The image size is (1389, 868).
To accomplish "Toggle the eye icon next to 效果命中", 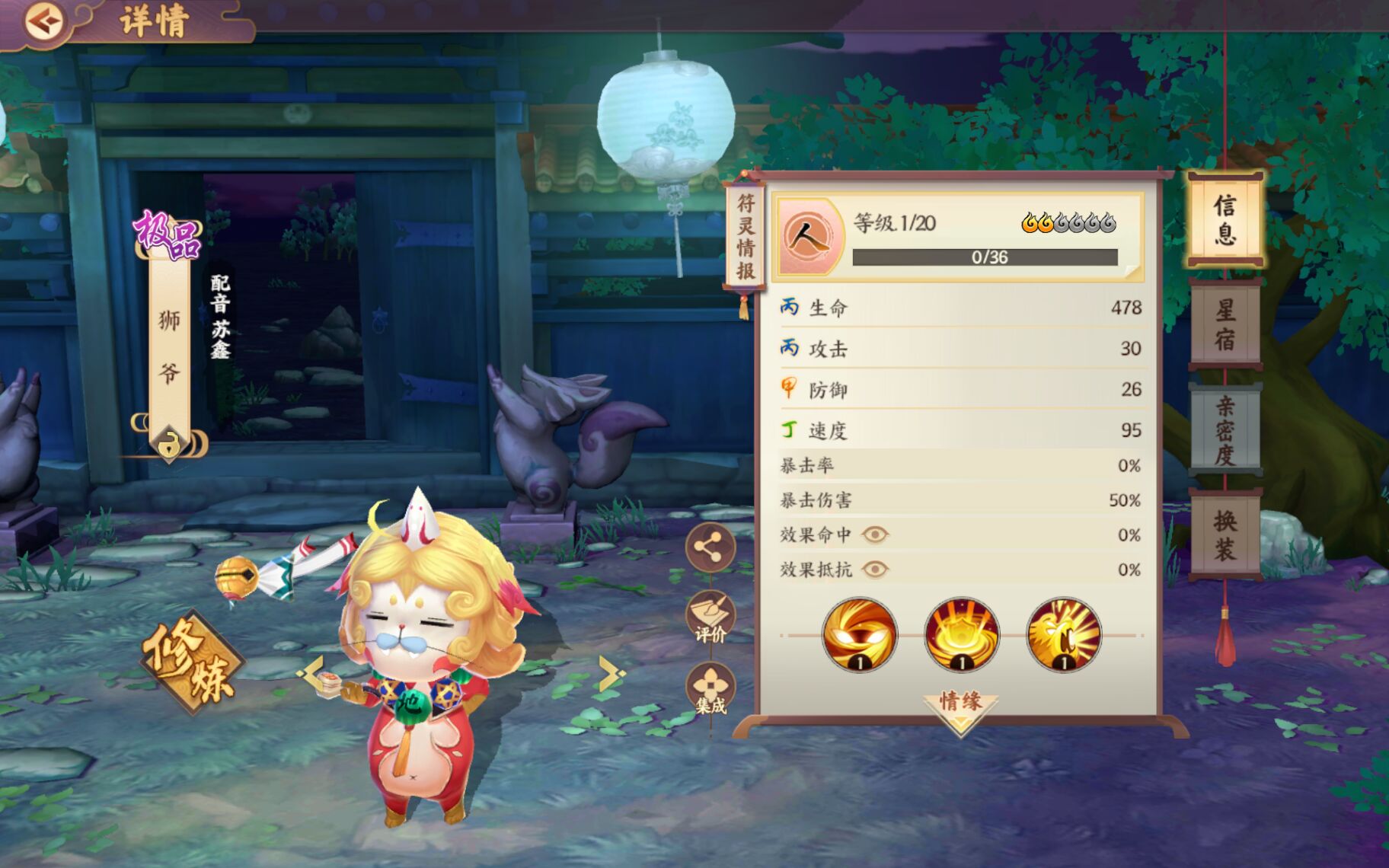I will [875, 534].
